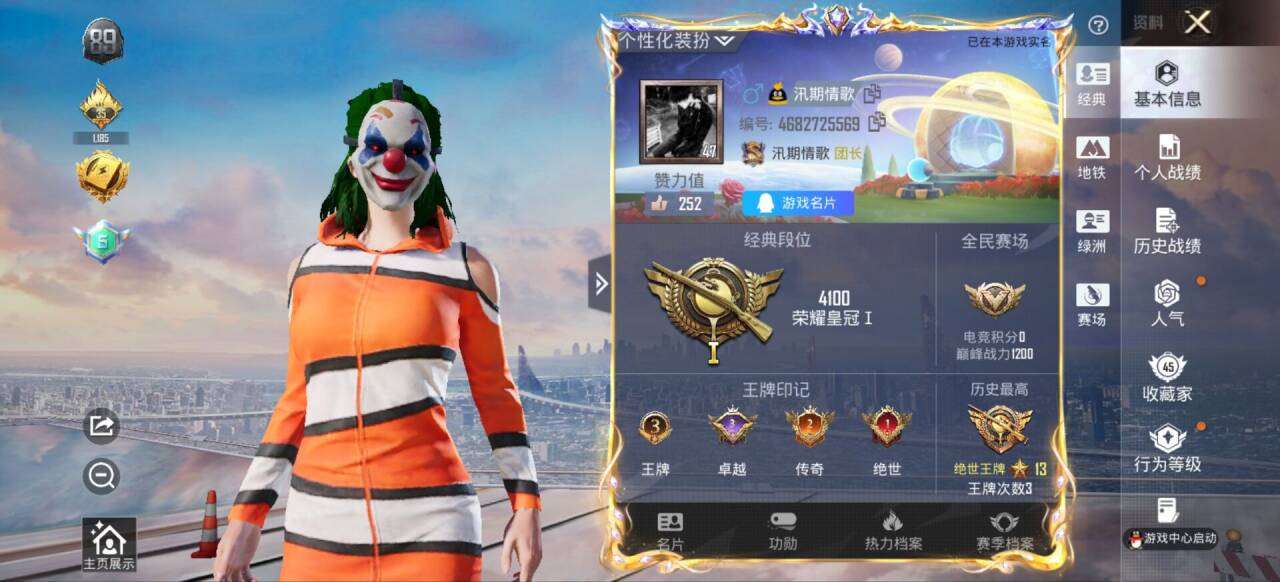Switch to 个人战绩 personal stats
The image size is (1280, 582).
pyautogui.click(x=1167, y=158)
